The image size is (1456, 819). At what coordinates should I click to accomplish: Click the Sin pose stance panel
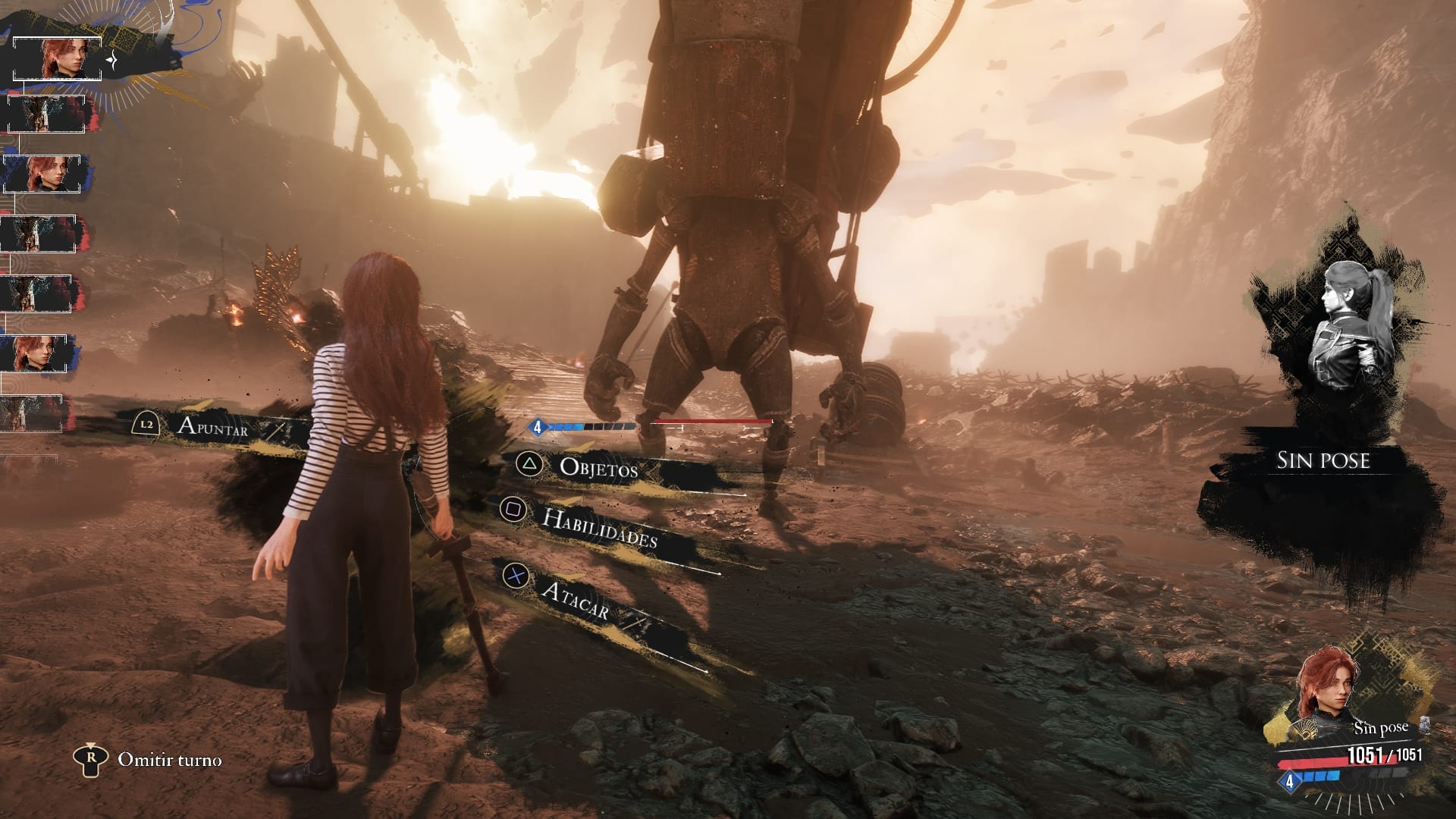pos(1323,460)
